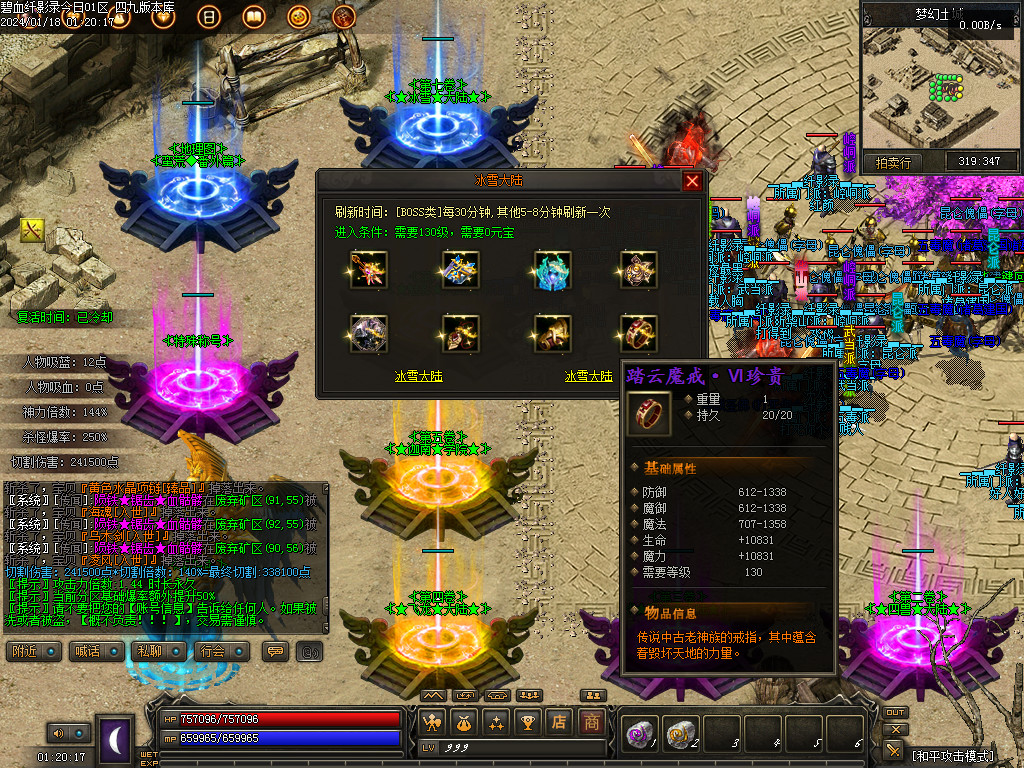
Task: Open the book icon in top bar
Action: click(253, 17)
